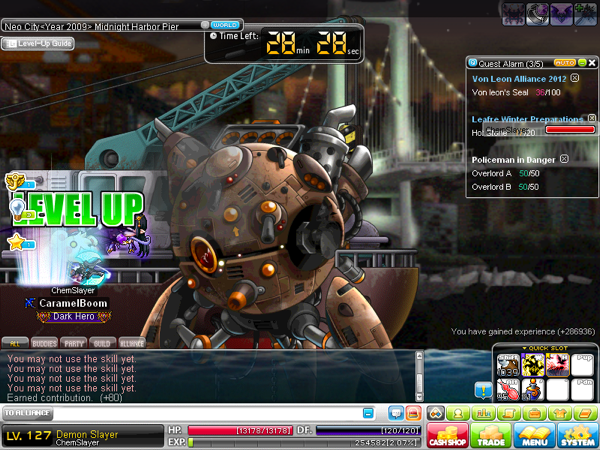Click the blue exclamation notification icon
Image resolution: width=600 pixels, height=450 pixels.
point(482,389)
